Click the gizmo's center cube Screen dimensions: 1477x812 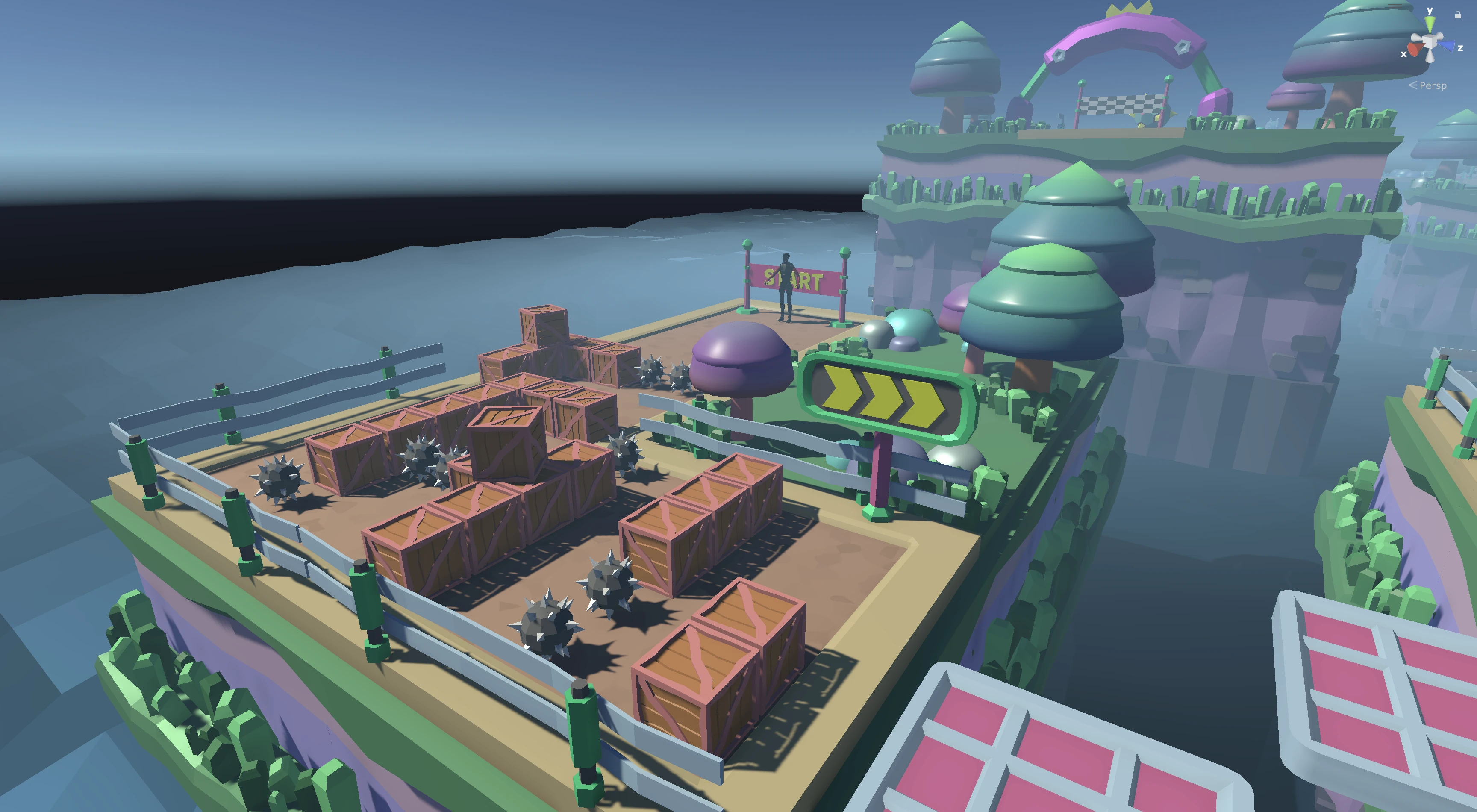(x=1430, y=42)
